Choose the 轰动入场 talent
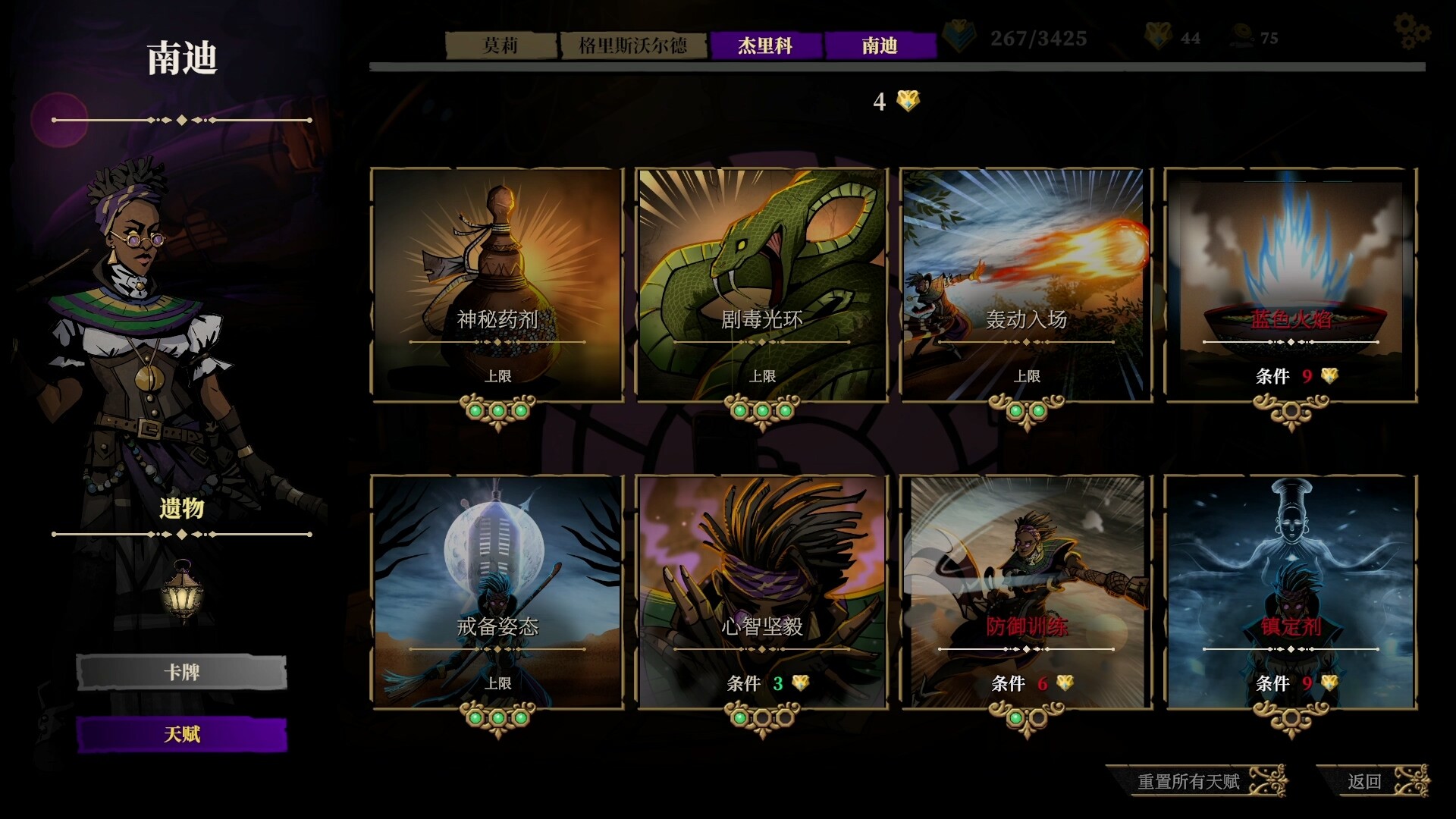1456x819 pixels. click(1026, 281)
